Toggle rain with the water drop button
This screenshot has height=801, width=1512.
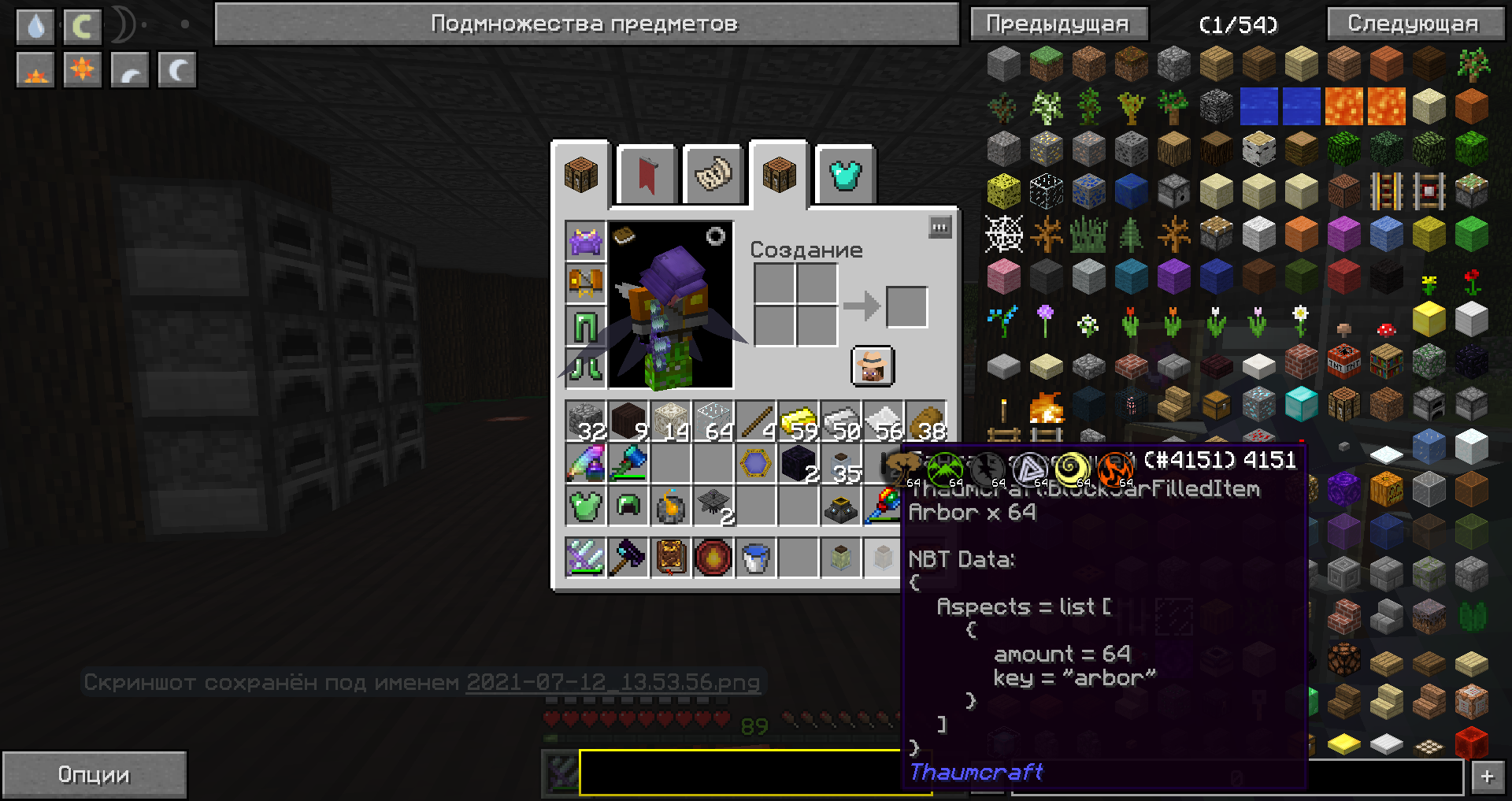pyautogui.click(x=35, y=26)
